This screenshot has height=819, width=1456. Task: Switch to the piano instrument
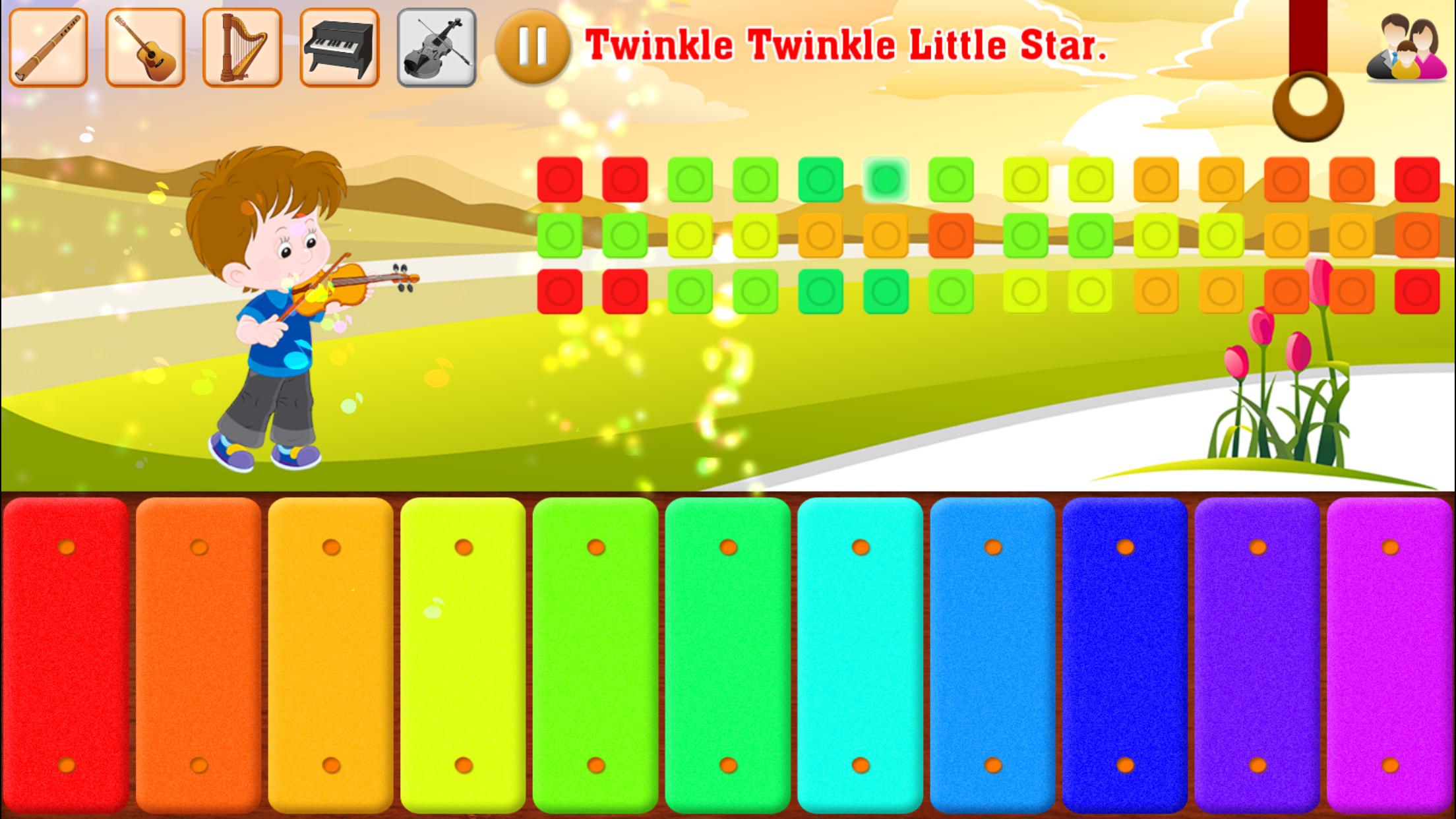coord(338,46)
